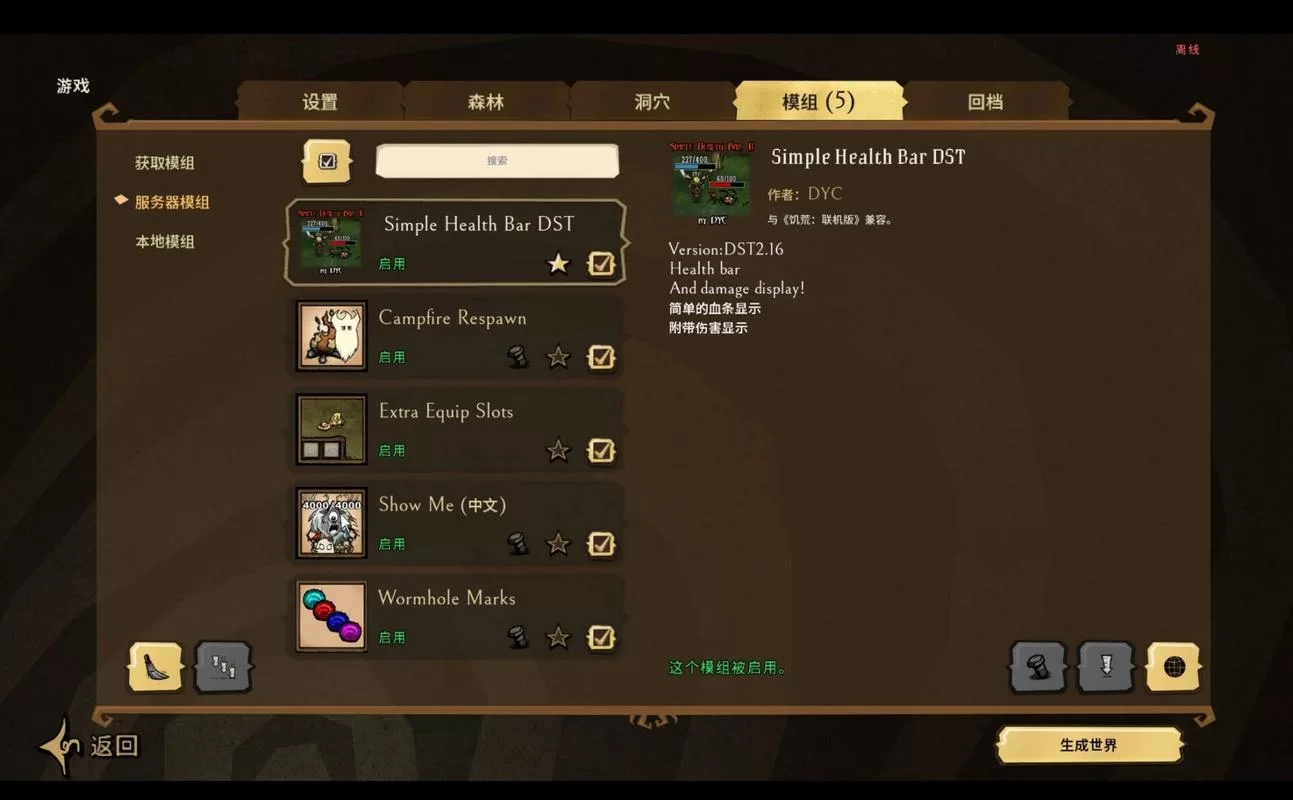Image resolution: width=1293 pixels, height=800 pixels.
Task: Uncheck the Wormhole Marks mod checkbox
Action: coord(601,637)
